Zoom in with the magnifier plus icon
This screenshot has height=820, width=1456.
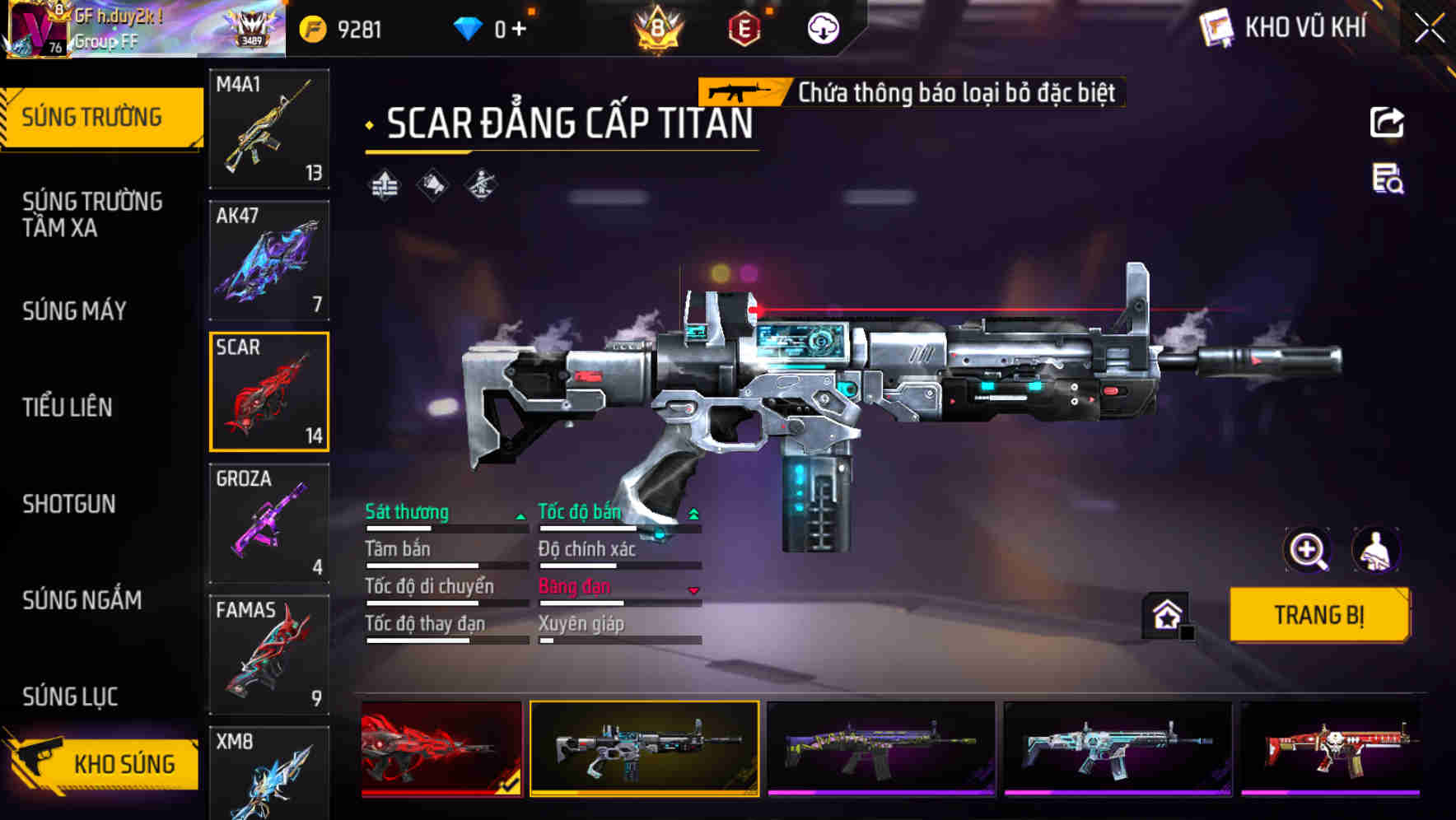[1307, 550]
